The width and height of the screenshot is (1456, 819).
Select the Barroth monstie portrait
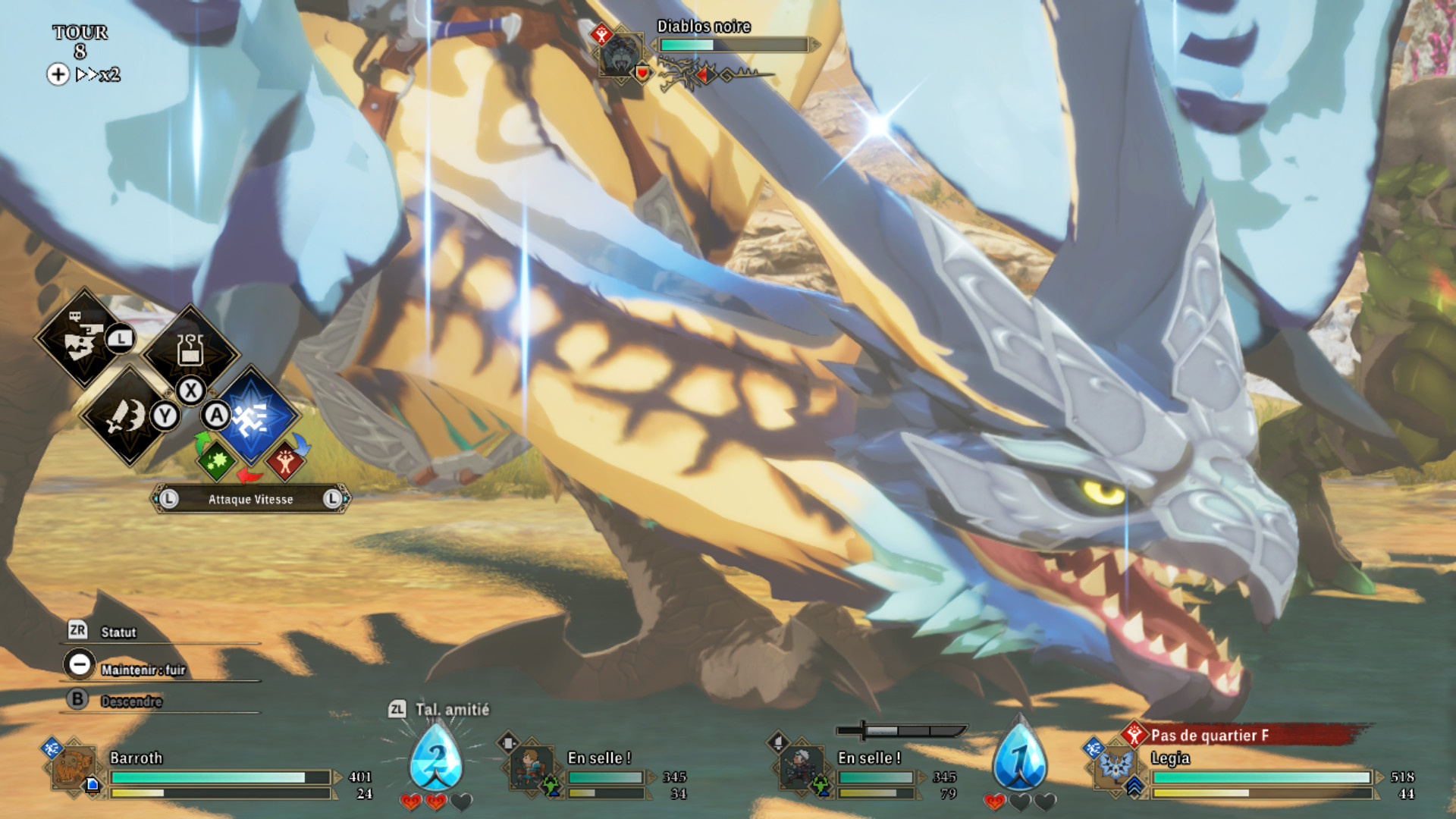tap(74, 768)
